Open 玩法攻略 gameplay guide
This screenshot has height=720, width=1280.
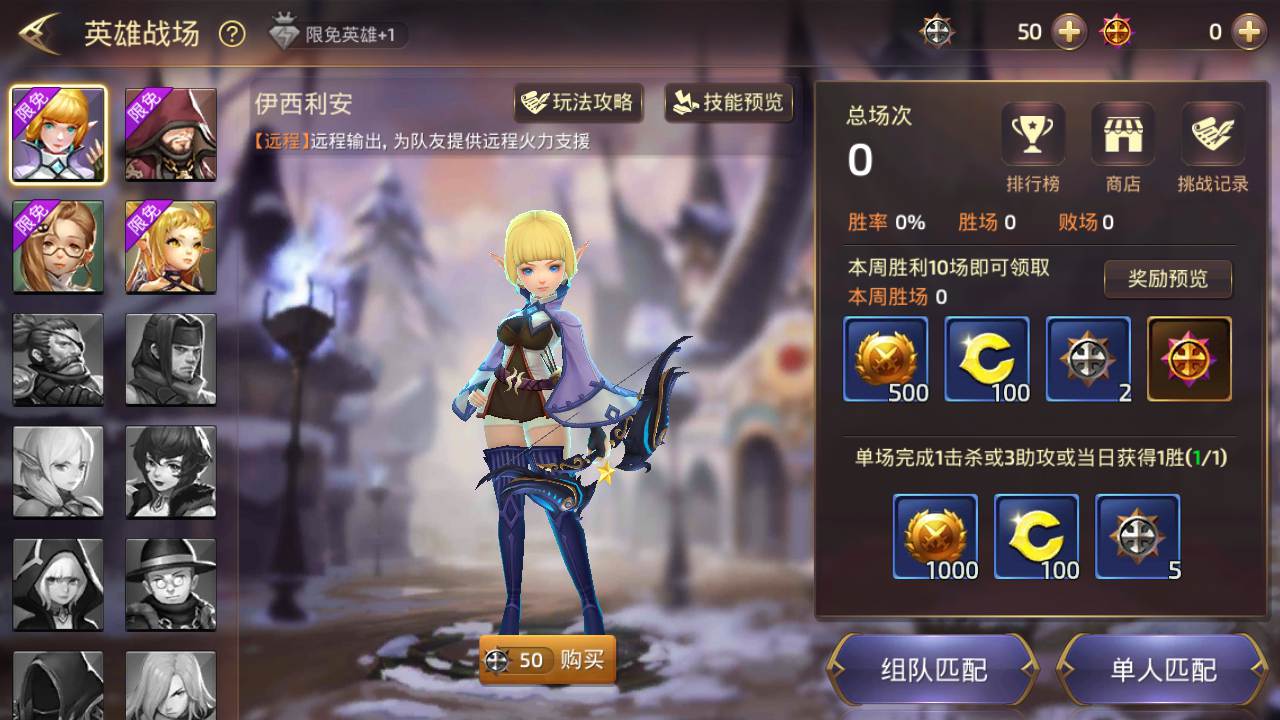(x=578, y=103)
